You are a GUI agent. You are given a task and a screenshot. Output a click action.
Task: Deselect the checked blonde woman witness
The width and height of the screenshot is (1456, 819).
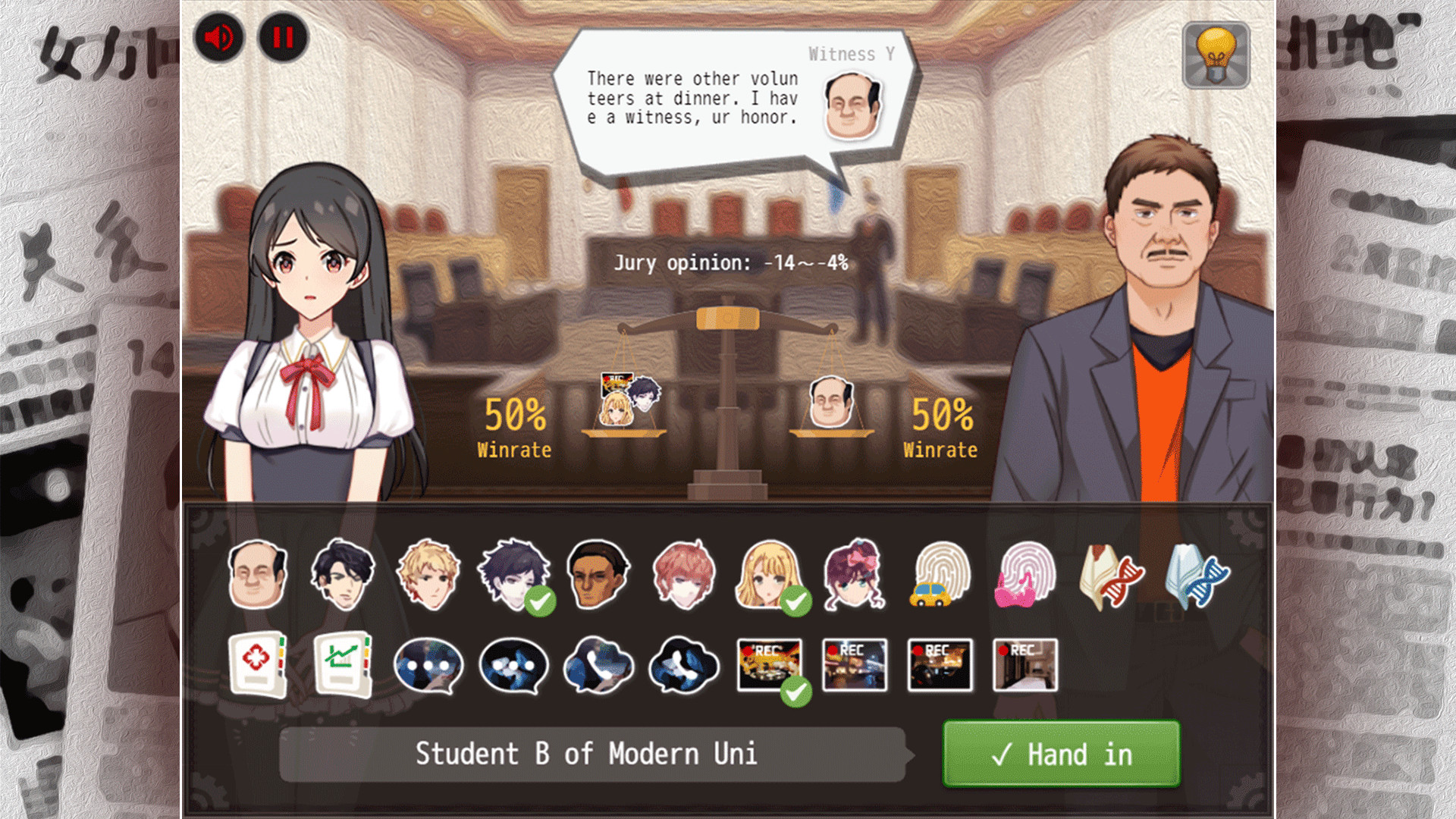point(768,576)
